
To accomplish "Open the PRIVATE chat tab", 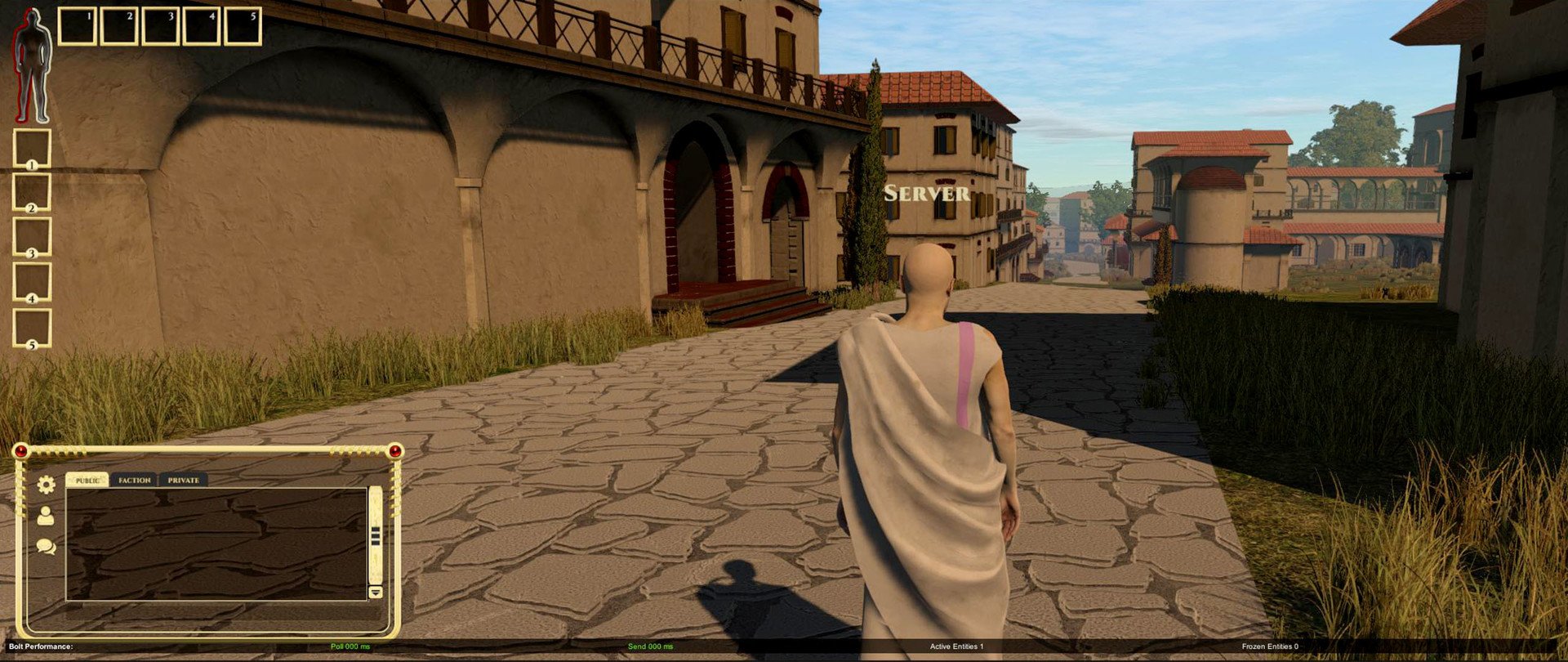I will [182, 481].
